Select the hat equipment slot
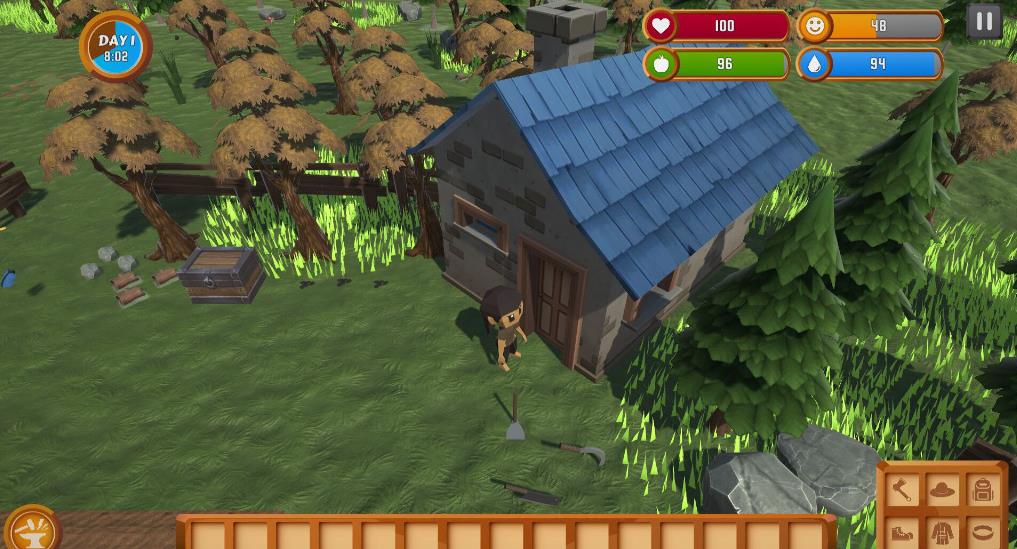This screenshot has width=1017, height=549. coord(943,490)
